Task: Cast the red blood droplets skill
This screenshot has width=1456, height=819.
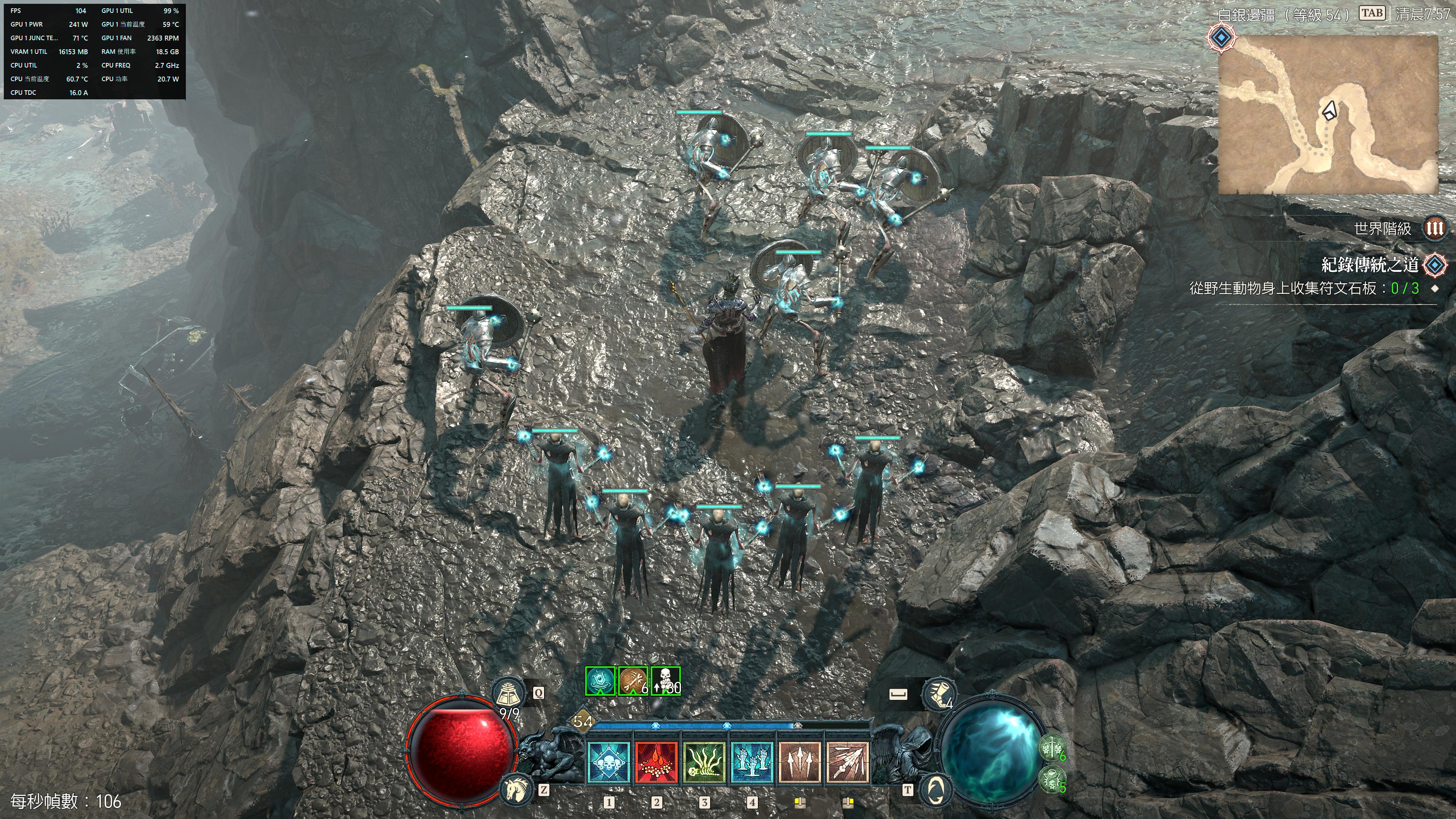Action: (x=656, y=762)
